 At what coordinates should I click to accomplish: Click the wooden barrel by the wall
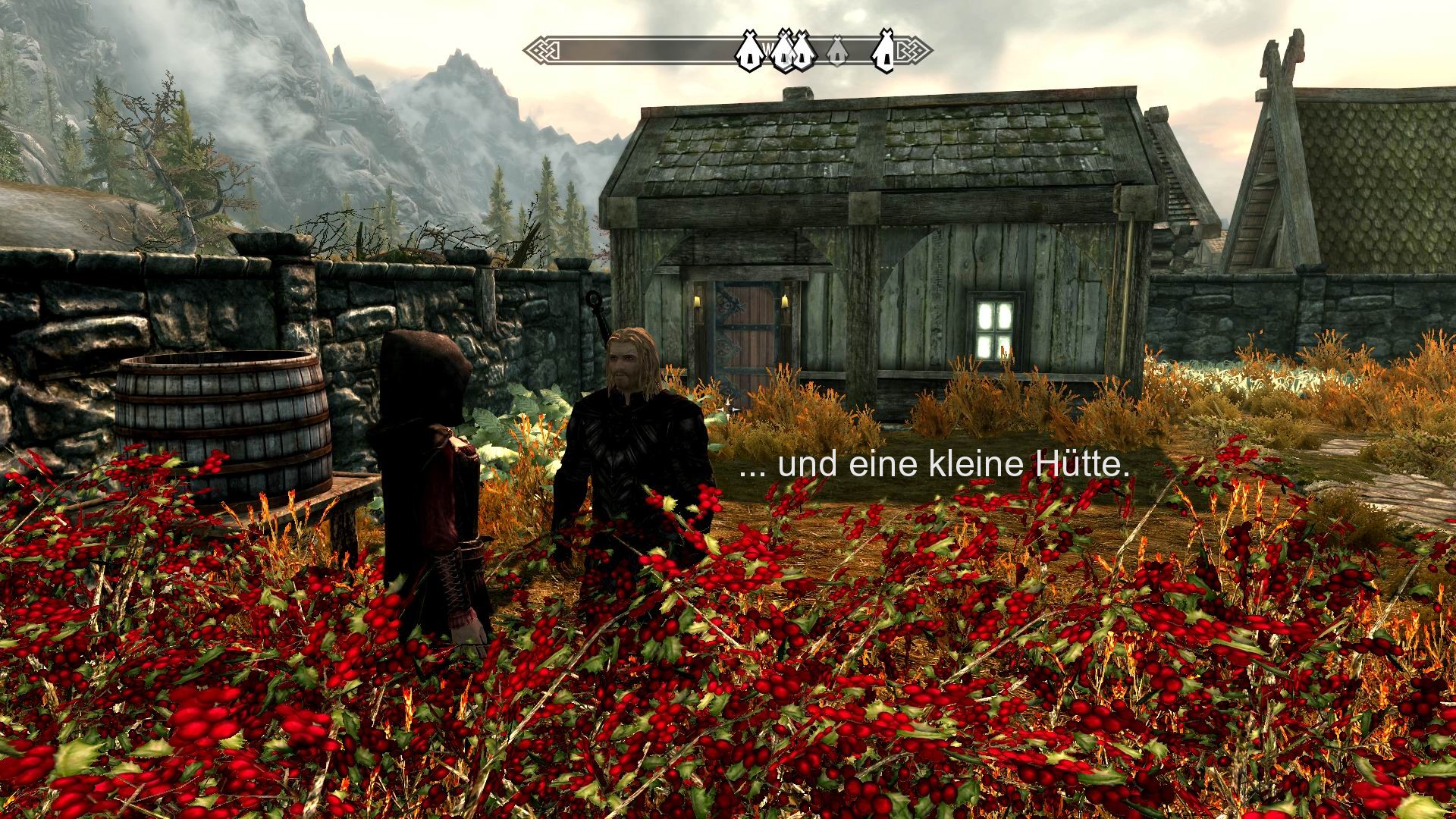224,417
